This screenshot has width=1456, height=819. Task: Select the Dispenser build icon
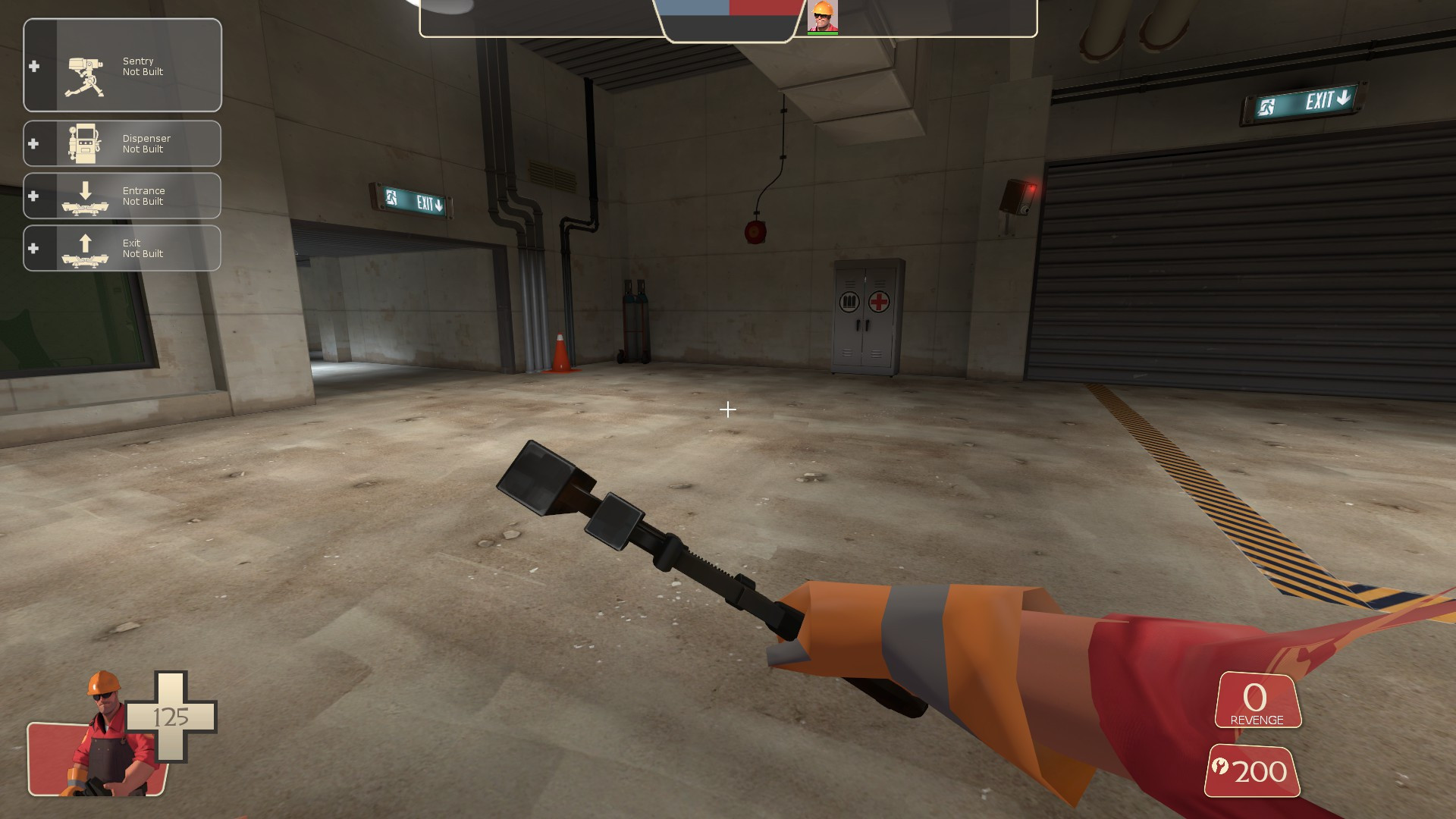pos(83,144)
